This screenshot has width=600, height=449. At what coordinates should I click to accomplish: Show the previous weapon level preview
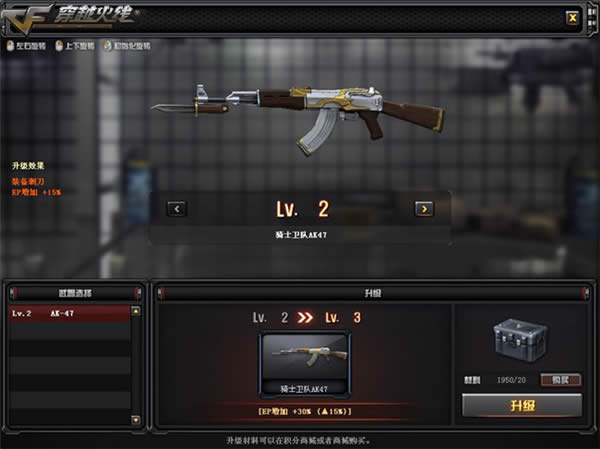pyautogui.click(x=177, y=209)
